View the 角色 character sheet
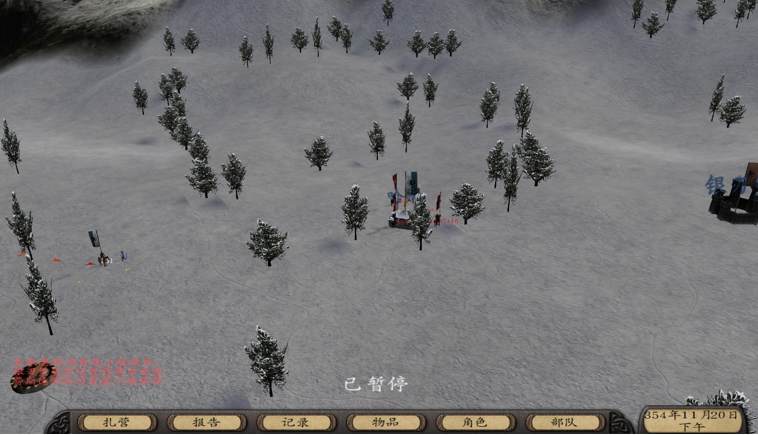 475,423
